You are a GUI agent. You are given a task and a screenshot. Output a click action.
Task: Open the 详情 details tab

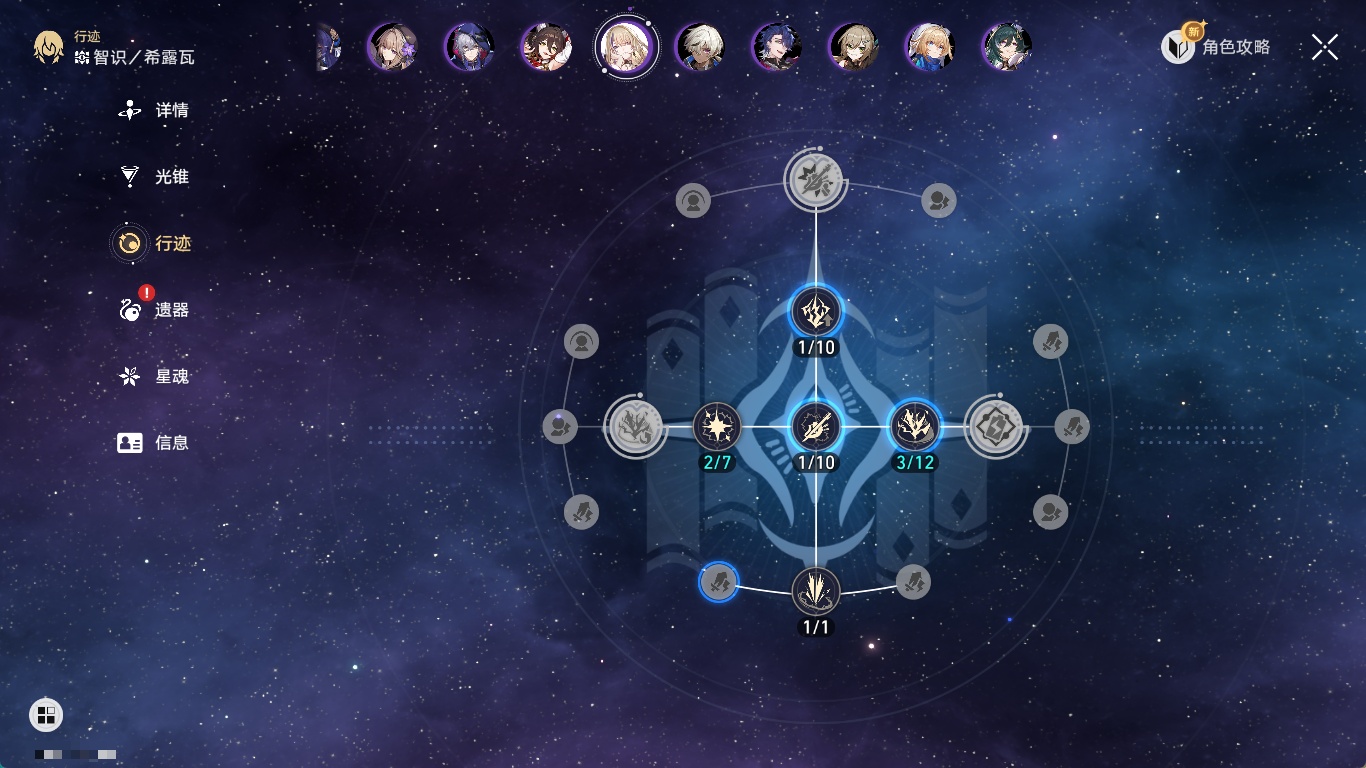(154, 111)
